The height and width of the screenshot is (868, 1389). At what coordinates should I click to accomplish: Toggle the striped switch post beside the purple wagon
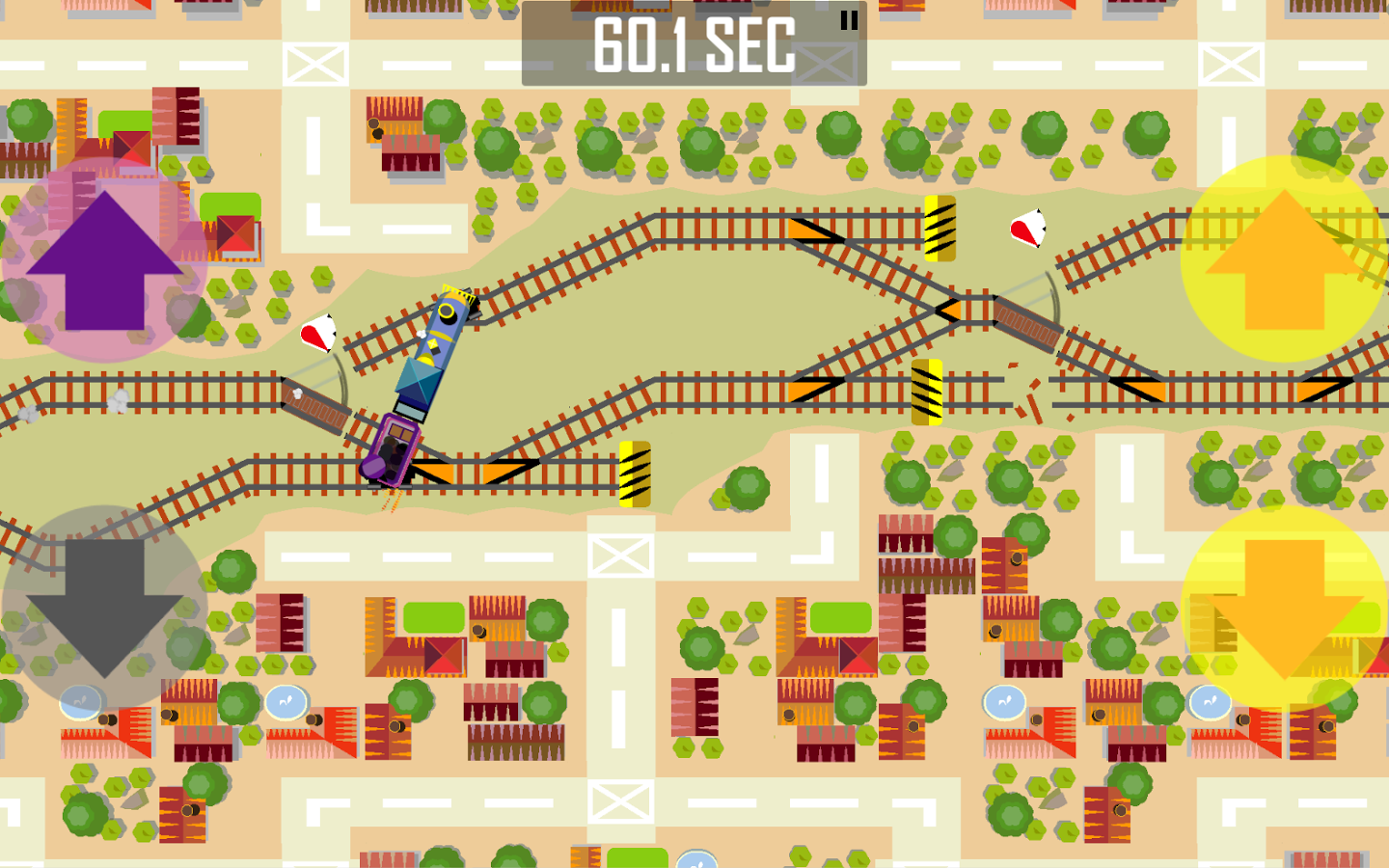pos(636,471)
